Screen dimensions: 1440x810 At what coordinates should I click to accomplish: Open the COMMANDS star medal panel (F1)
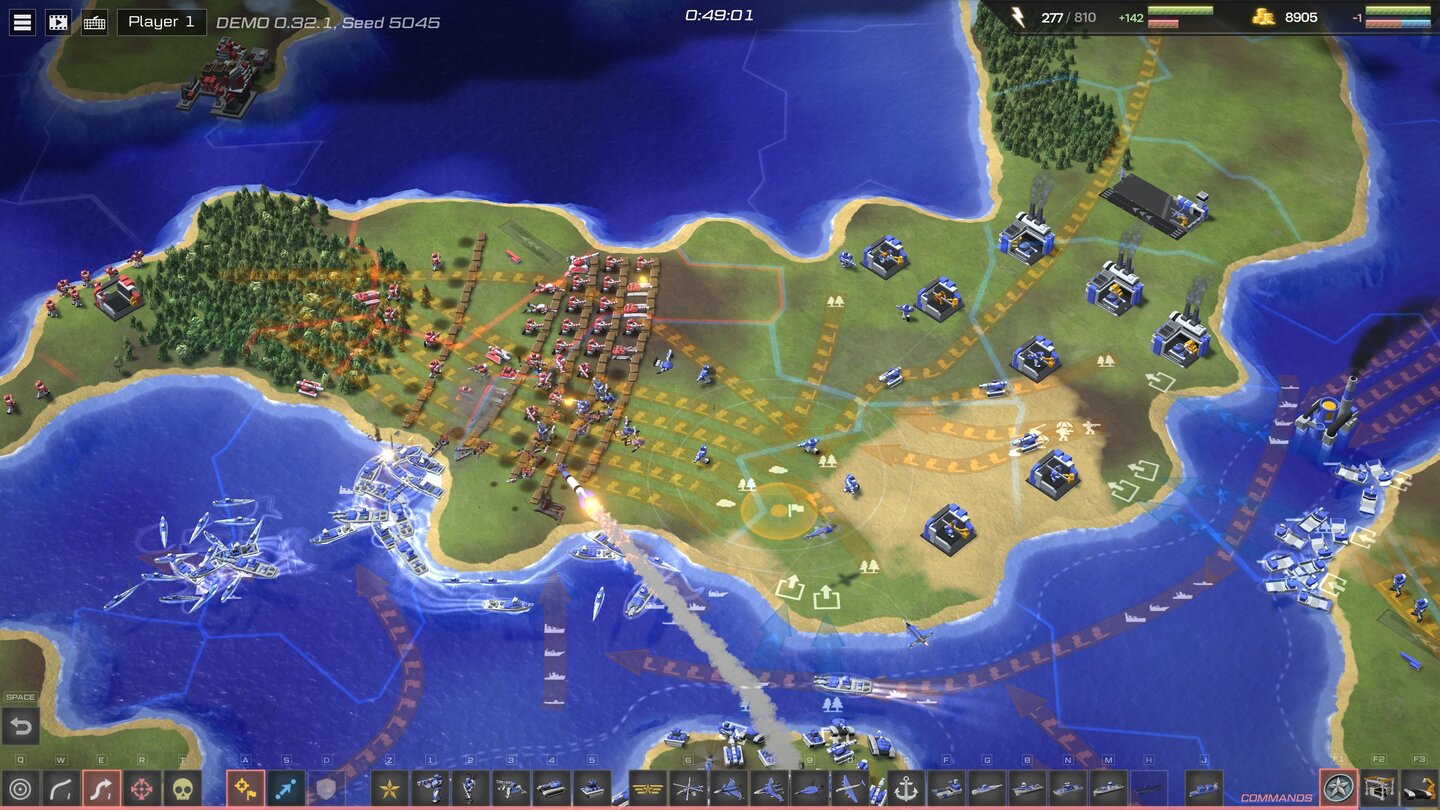[1337, 789]
